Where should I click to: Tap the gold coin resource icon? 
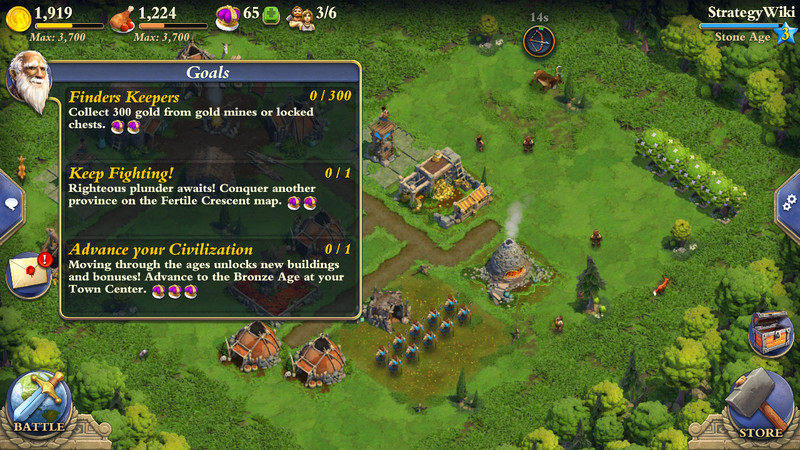point(17,16)
